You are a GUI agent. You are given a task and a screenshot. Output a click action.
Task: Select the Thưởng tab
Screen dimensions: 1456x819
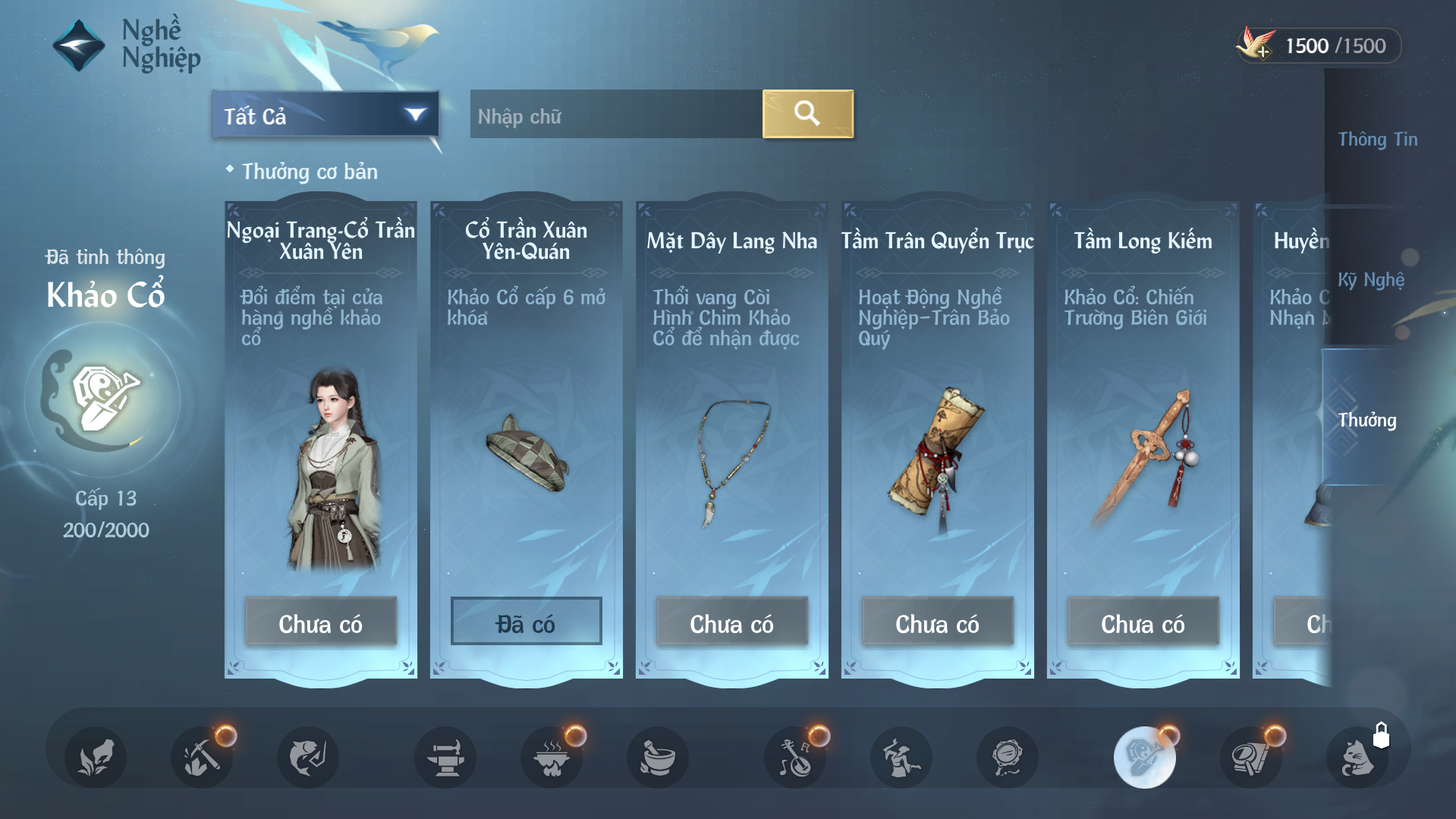[1366, 420]
